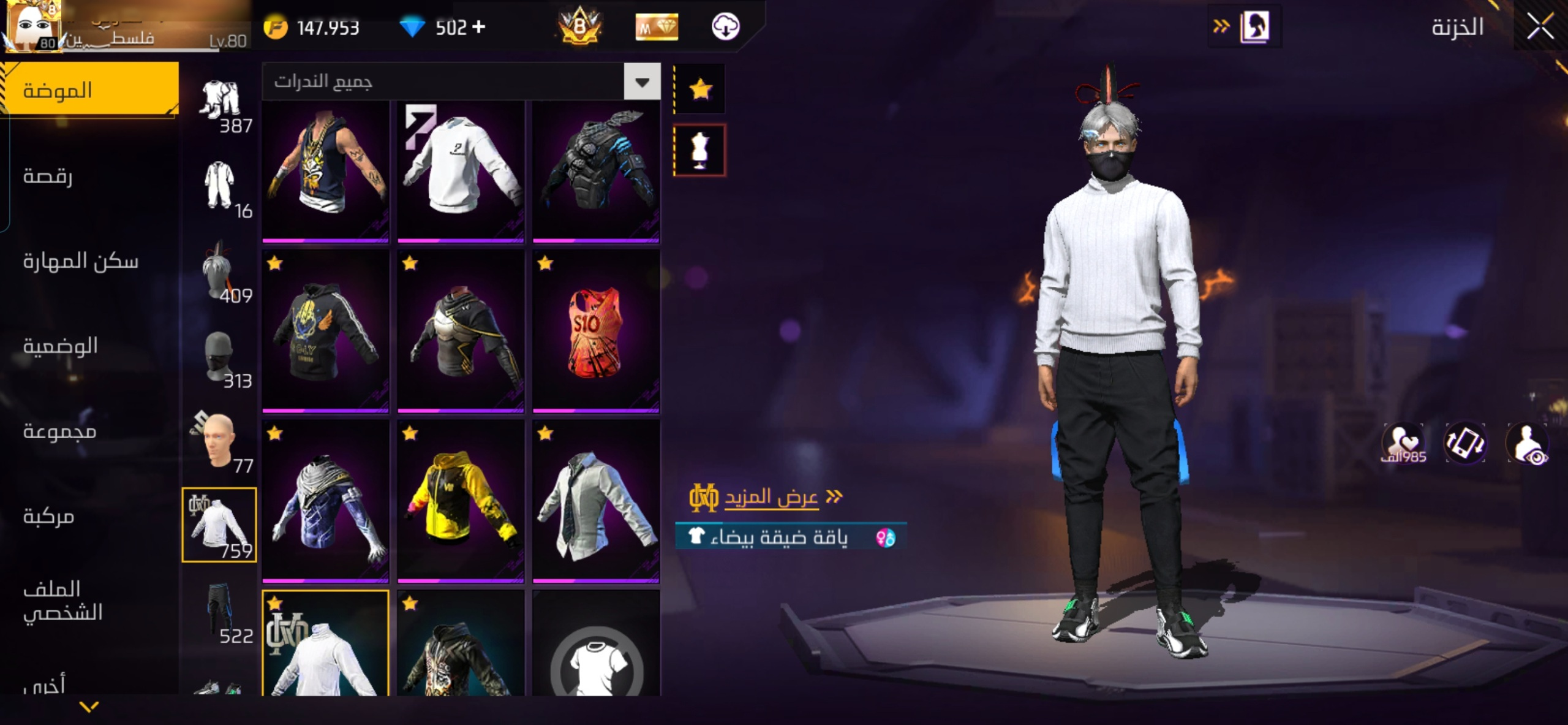
Task: Click the heart likes icon showing 985
Action: [1403, 442]
